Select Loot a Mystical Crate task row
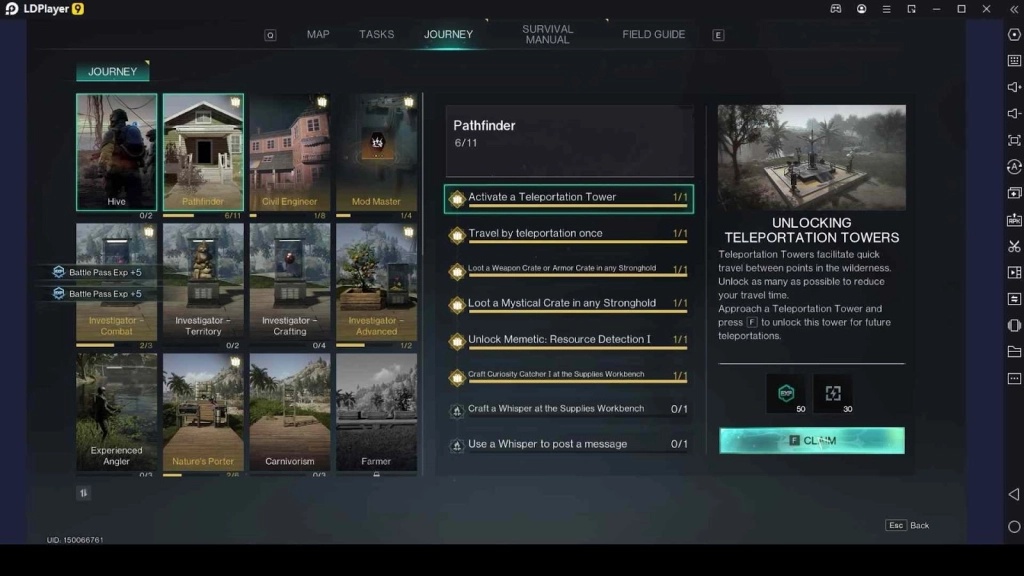1024x576 pixels. coord(569,304)
